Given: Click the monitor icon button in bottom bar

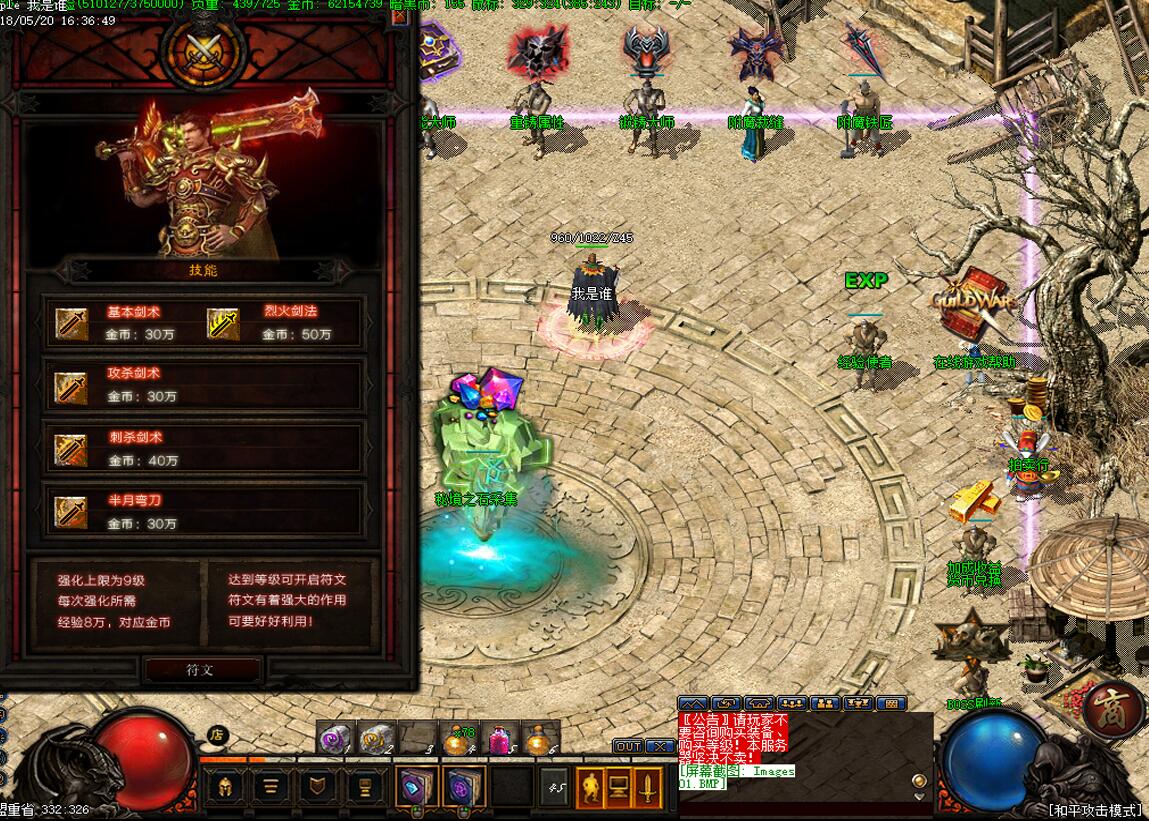Looking at the screenshot, I should [619, 786].
